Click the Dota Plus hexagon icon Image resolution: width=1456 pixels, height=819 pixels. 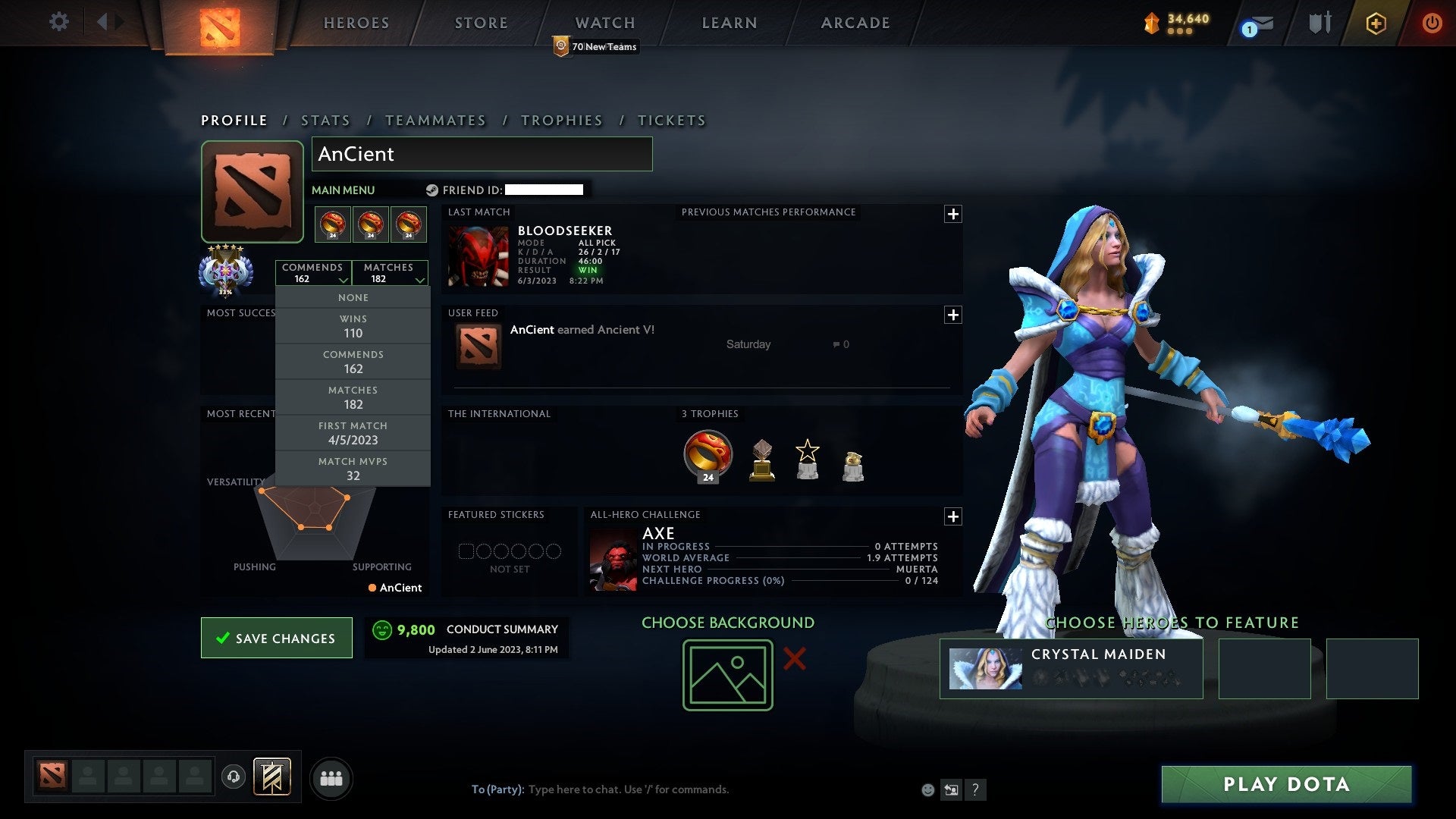pyautogui.click(x=1376, y=23)
